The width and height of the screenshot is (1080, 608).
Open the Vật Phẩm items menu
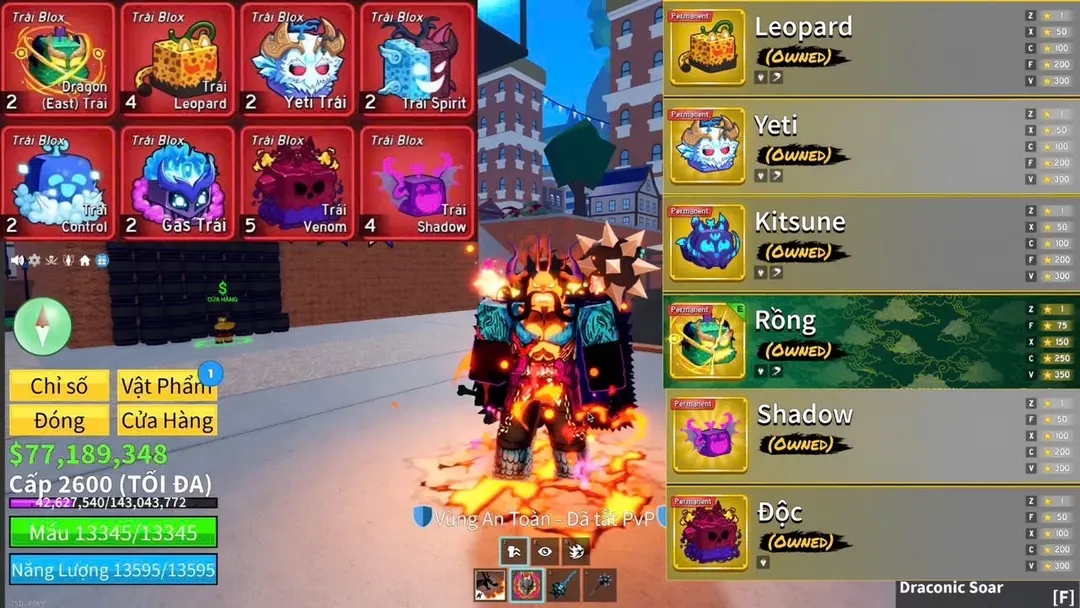166,386
